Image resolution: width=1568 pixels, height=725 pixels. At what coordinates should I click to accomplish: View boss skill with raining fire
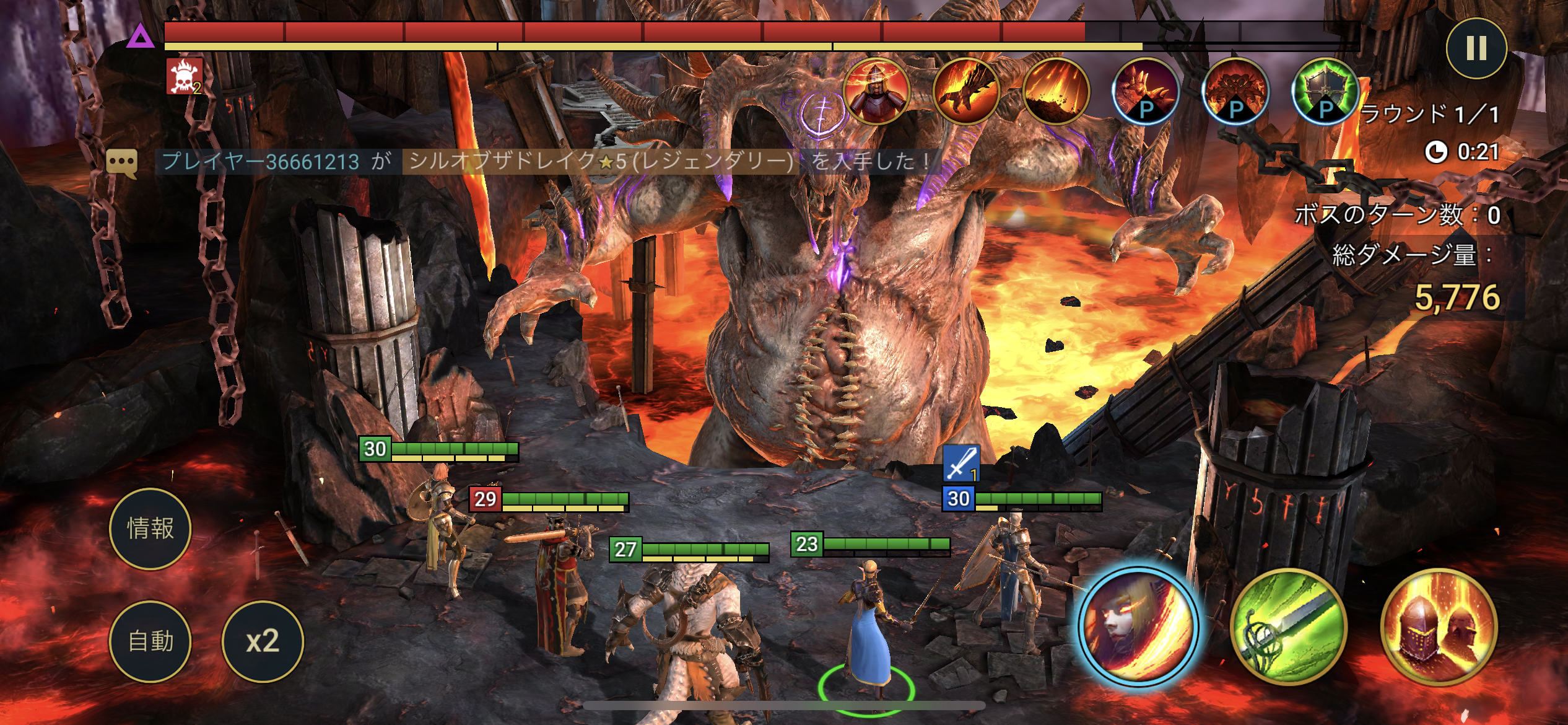[x=1055, y=92]
